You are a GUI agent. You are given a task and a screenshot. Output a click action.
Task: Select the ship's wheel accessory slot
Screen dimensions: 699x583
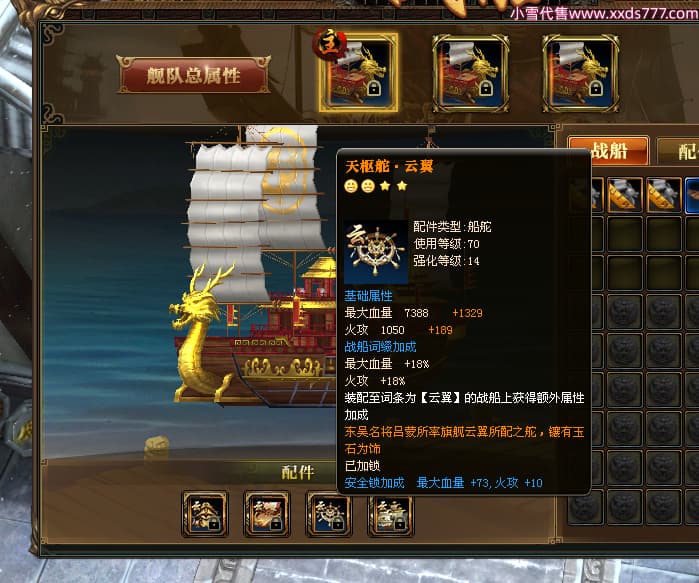330,514
